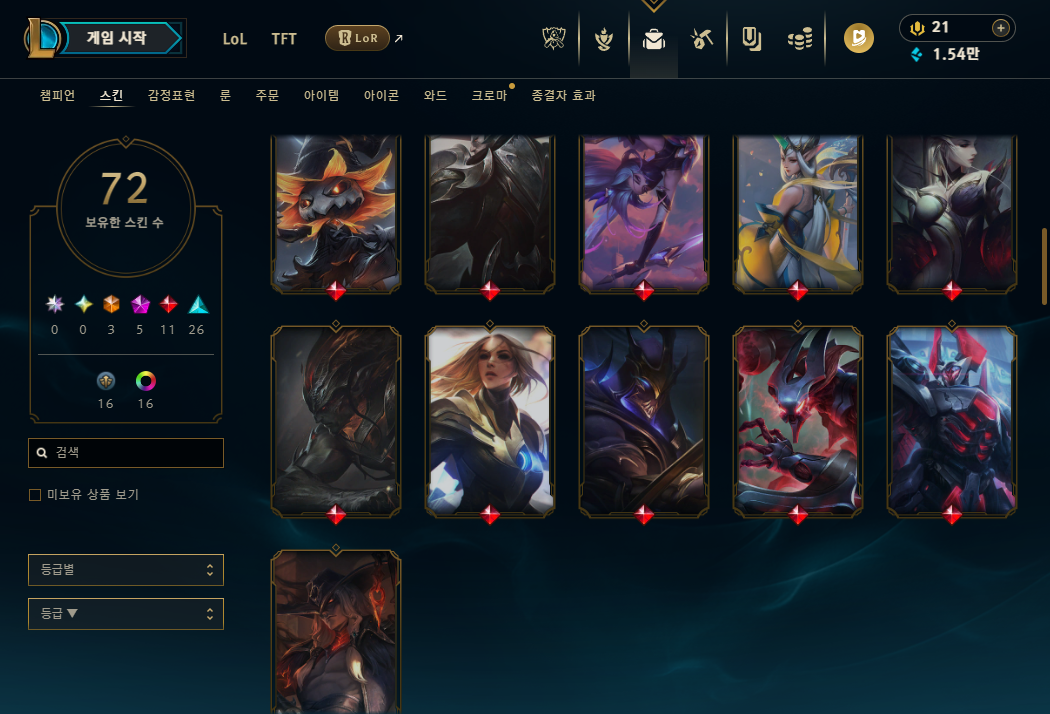Open the 종결자 효과 tab
This screenshot has height=714, width=1050.
(563, 96)
